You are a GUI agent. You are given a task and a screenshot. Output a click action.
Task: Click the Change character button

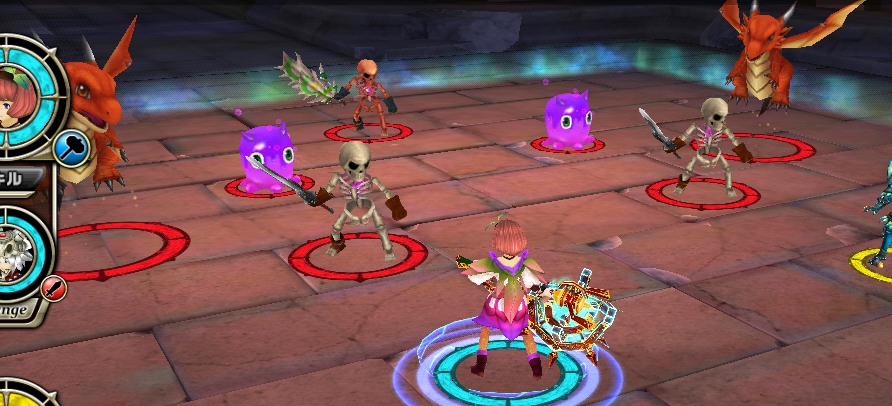coord(17,309)
